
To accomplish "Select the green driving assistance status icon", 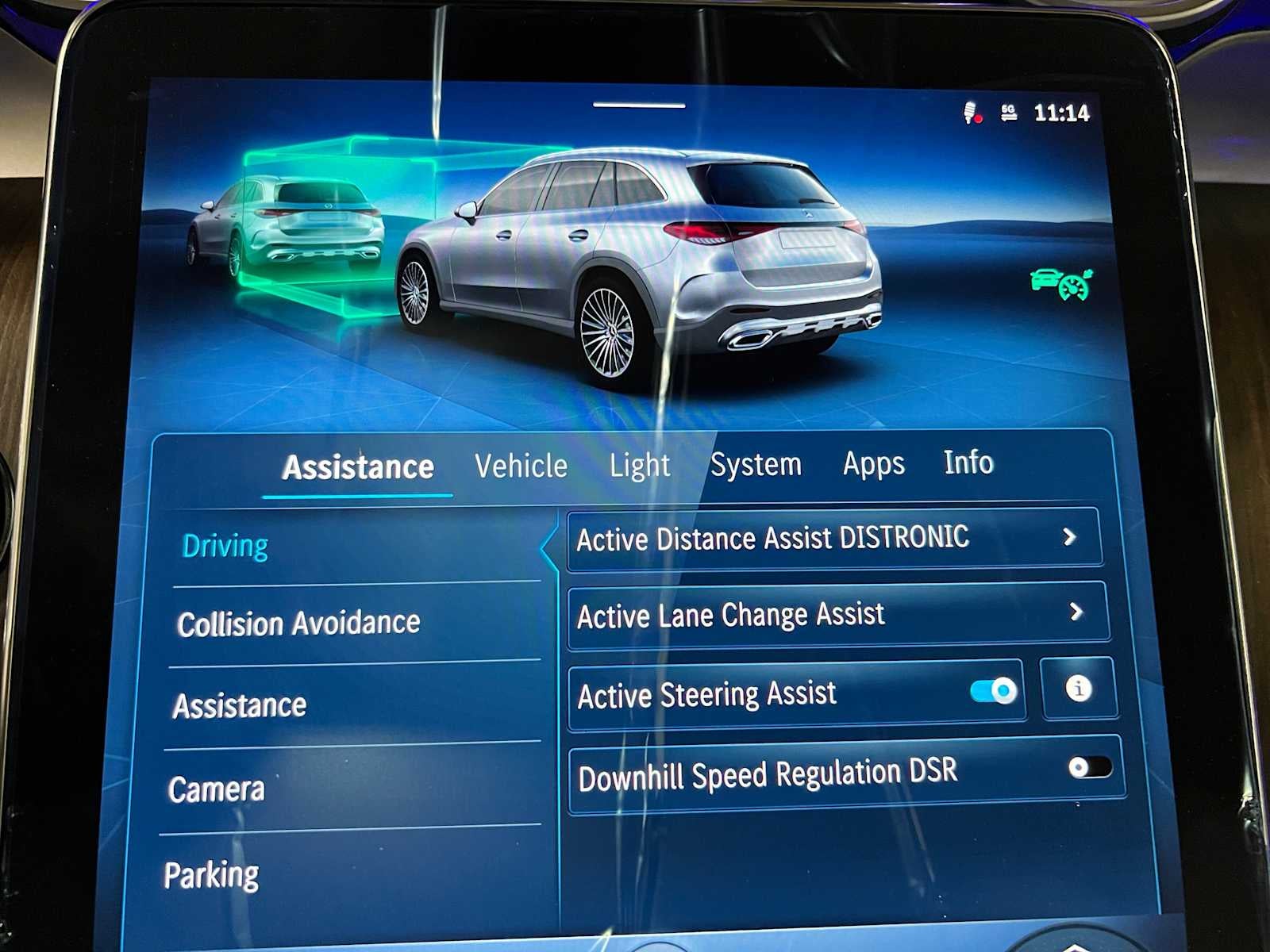I will tap(1062, 284).
